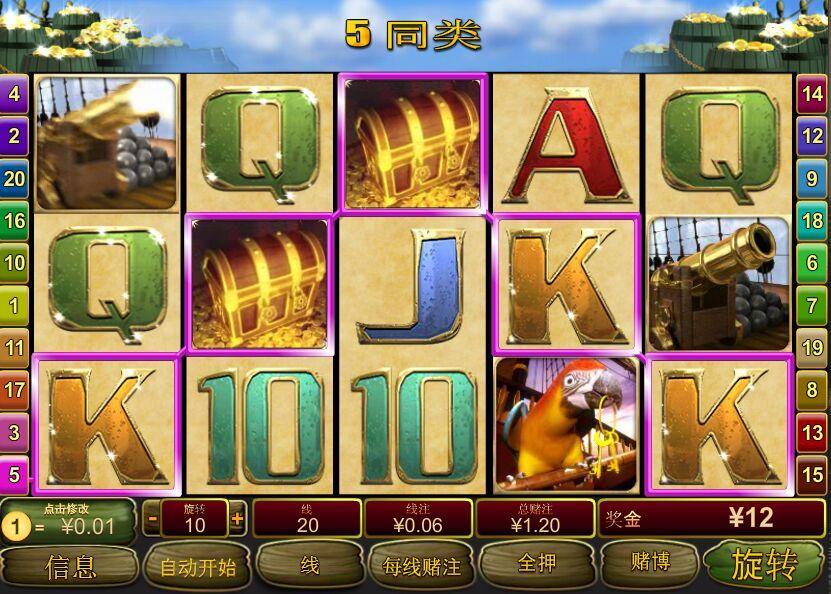Decrease spin count with minus button
Viewport: 831px width, 594px height.
(x=151, y=519)
